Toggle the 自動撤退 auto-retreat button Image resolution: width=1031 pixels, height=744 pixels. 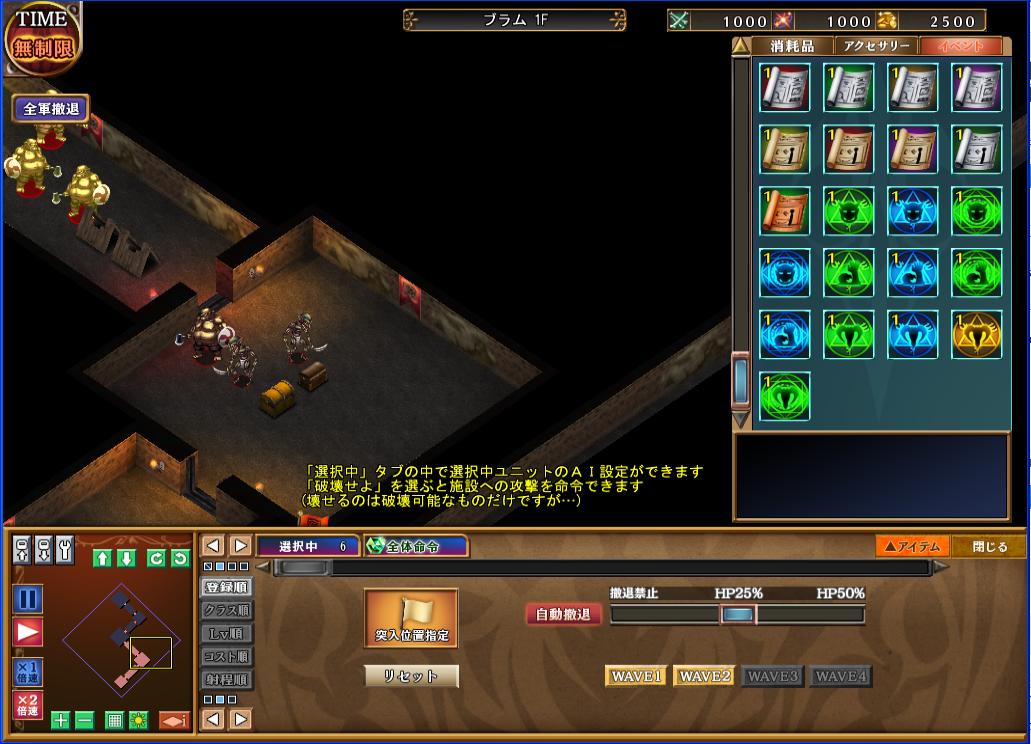pos(564,614)
